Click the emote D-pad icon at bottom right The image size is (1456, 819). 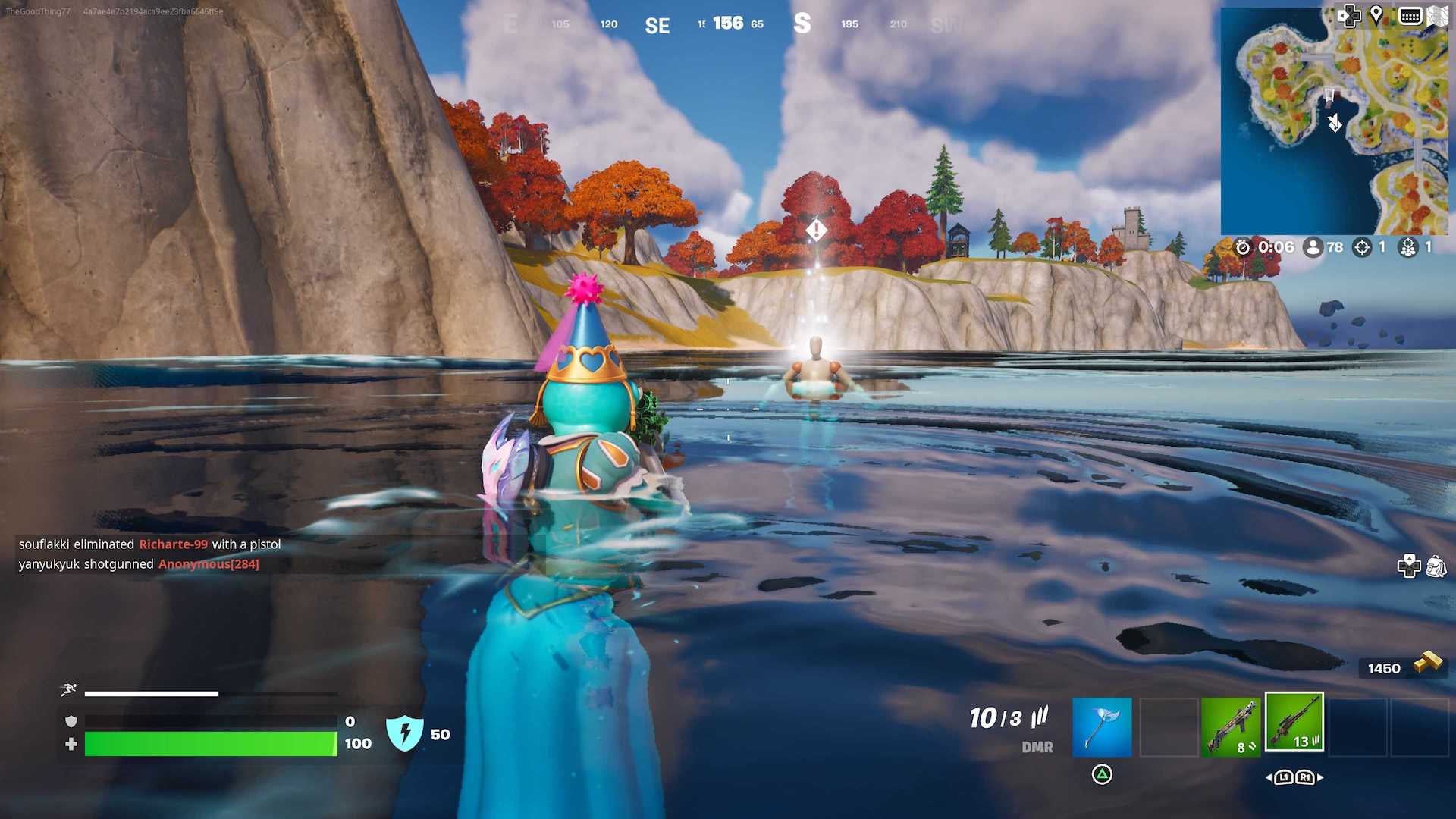[x=1407, y=565]
